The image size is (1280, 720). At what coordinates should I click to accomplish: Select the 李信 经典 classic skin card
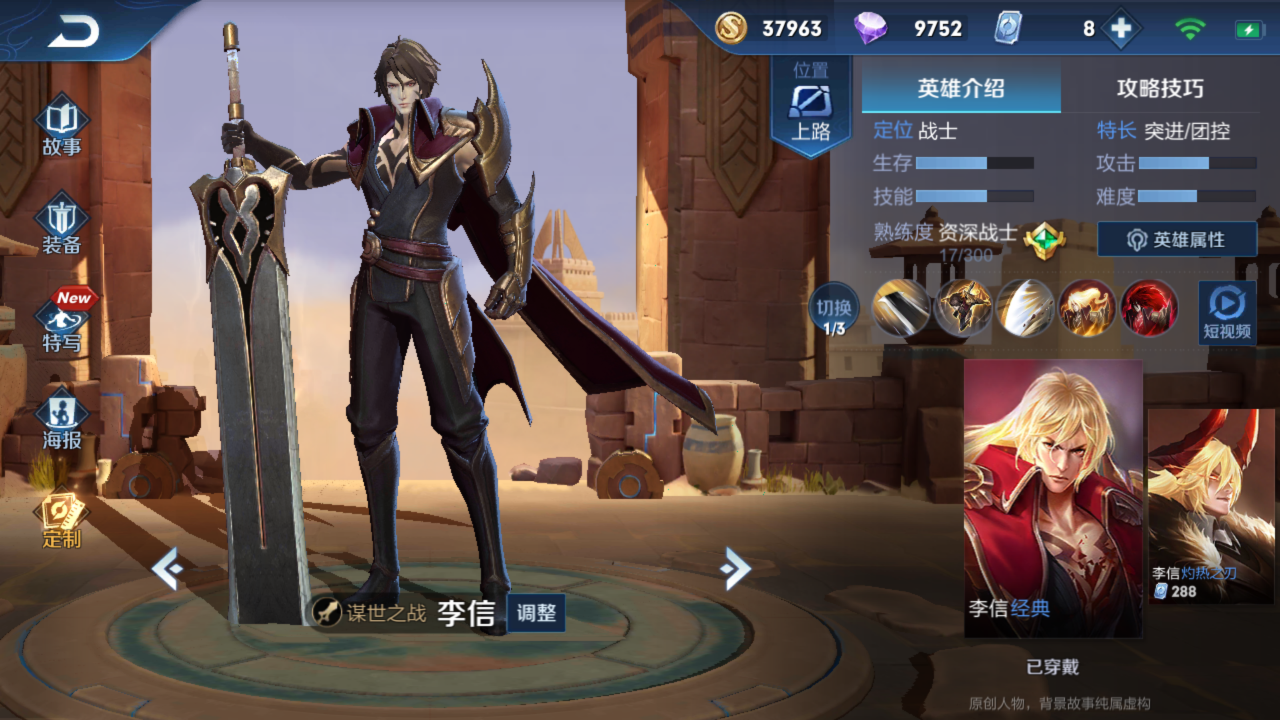click(1053, 498)
